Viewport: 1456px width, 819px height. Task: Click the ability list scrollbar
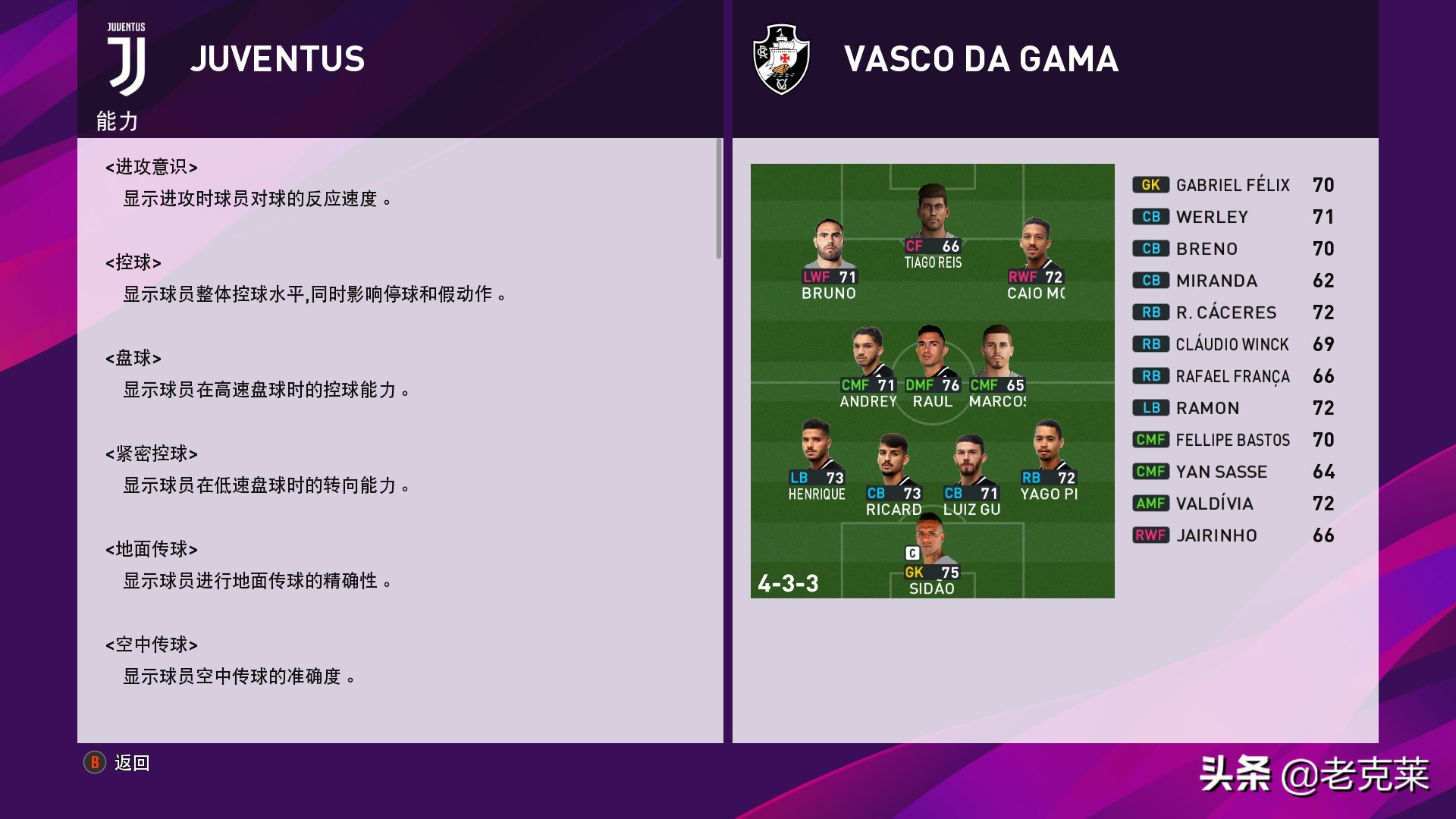pyautogui.click(x=719, y=199)
